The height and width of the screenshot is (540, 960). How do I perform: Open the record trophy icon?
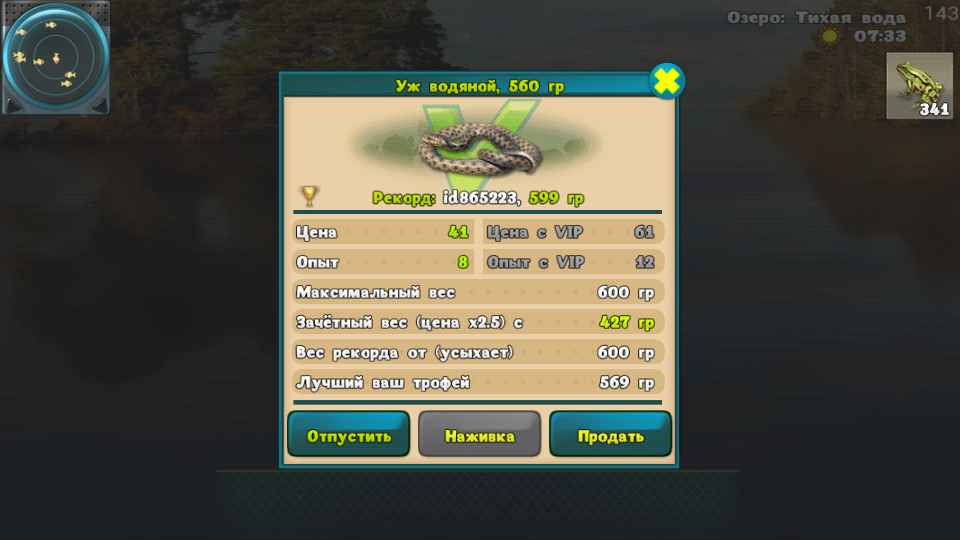[x=310, y=196]
